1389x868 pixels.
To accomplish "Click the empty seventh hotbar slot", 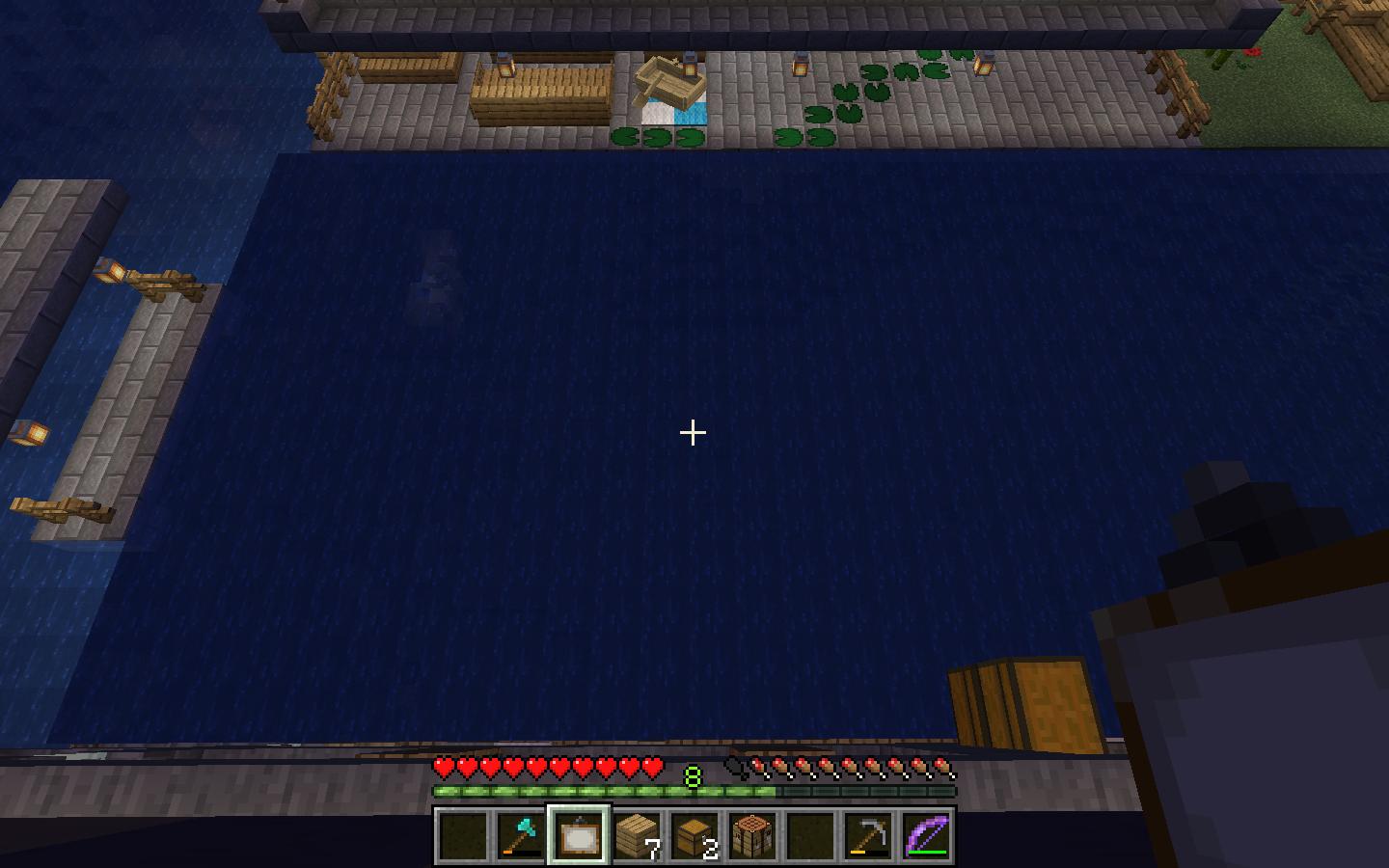I will point(809,835).
